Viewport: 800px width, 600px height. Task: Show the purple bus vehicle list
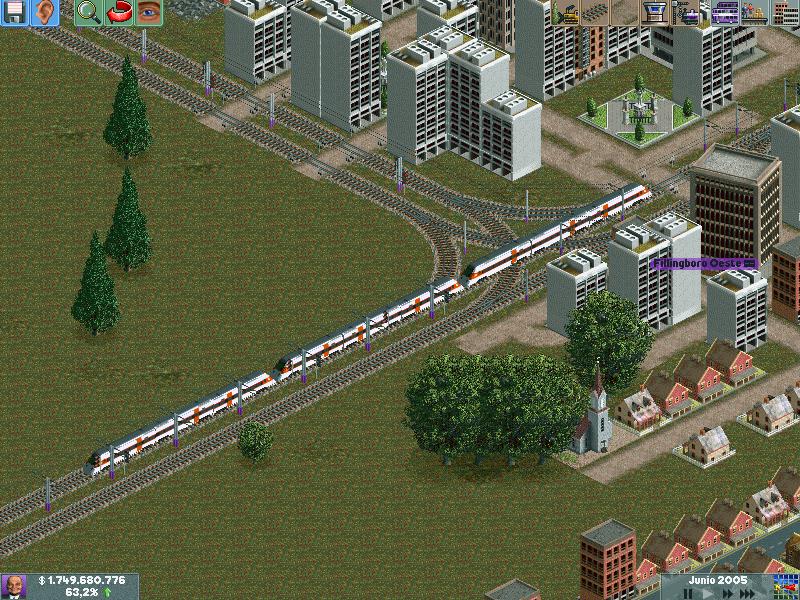(x=725, y=12)
